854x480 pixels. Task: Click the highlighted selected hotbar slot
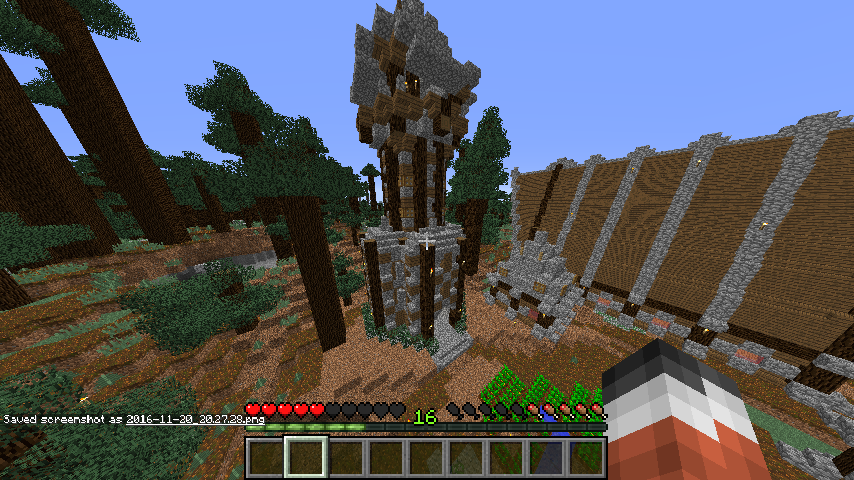[305, 457]
